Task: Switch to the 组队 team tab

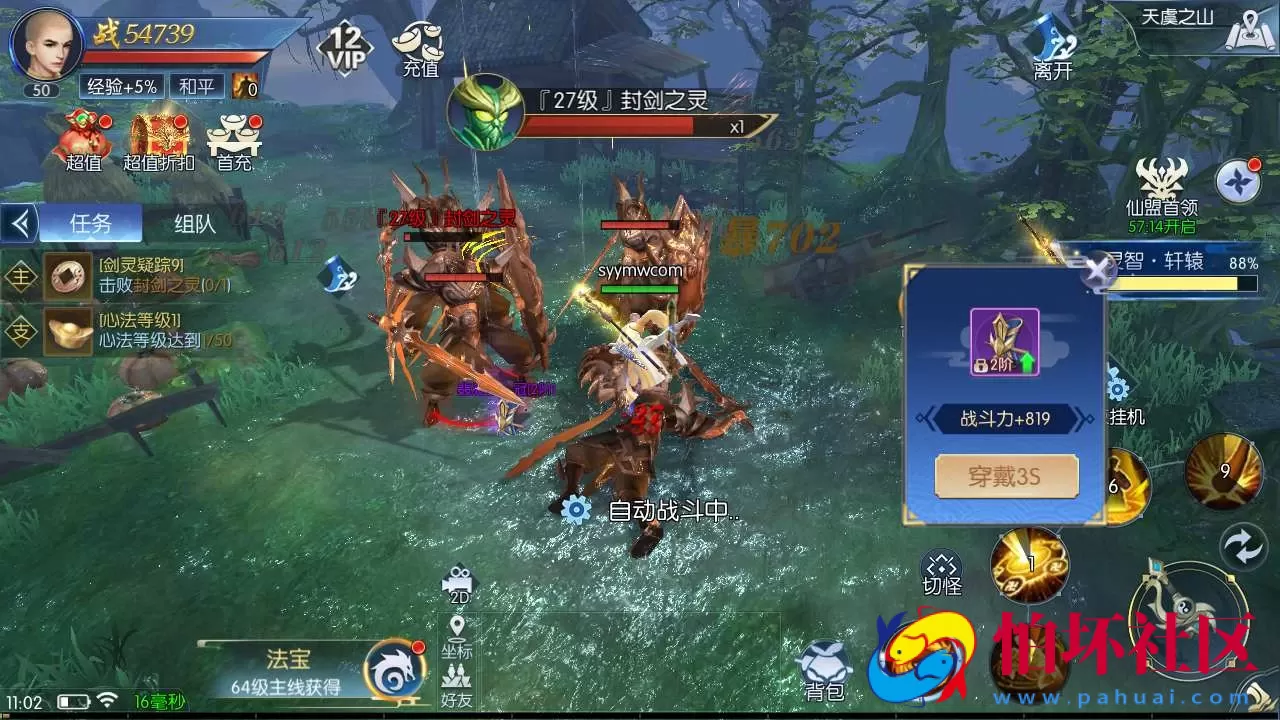Action: click(x=196, y=223)
